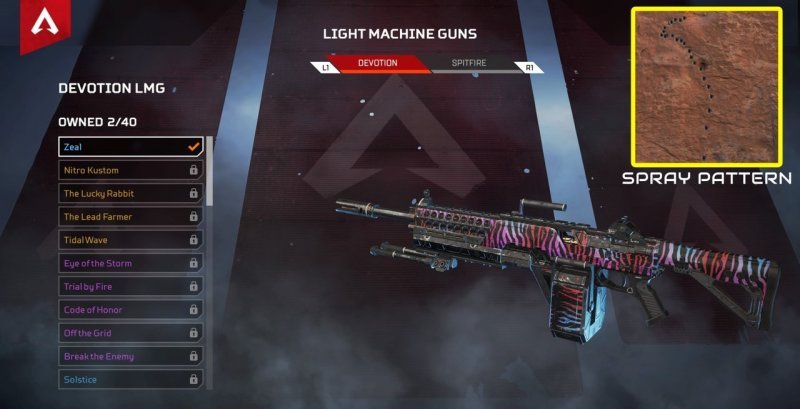Select the Zeal skin
The height and width of the screenshot is (409, 800).
click(x=130, y=147)
